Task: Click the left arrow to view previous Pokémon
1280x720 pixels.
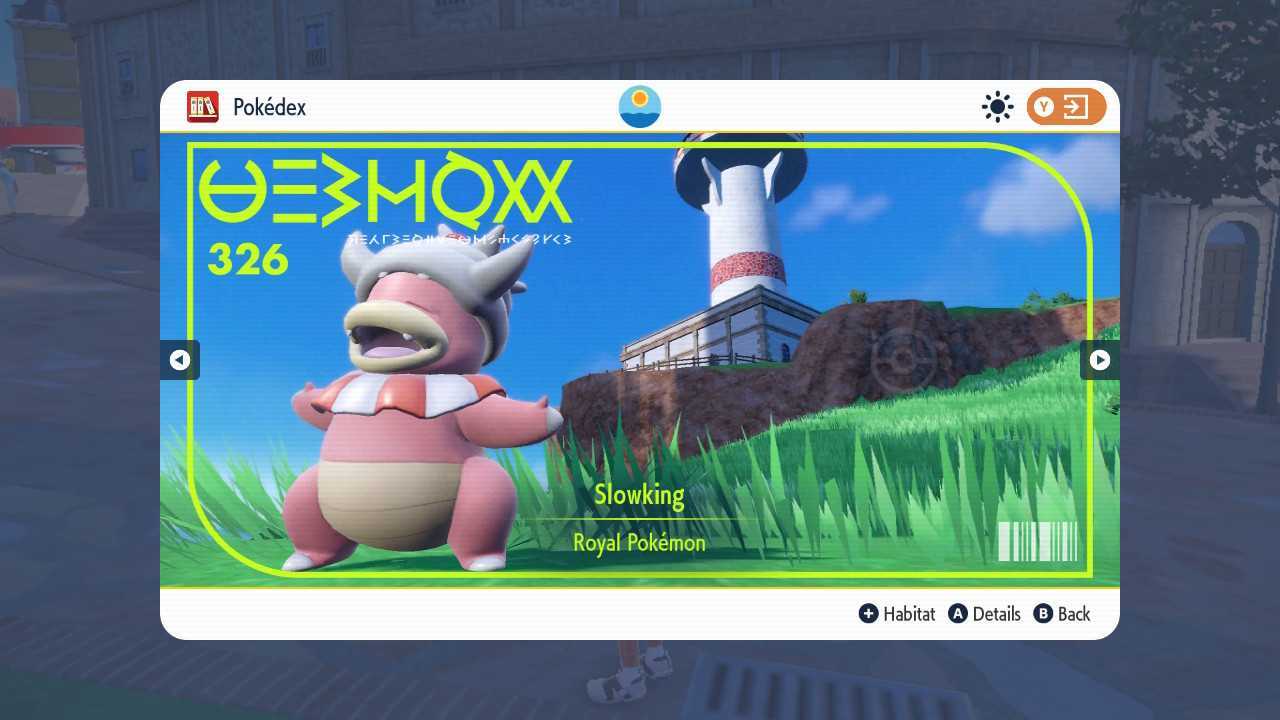Action: click(x=180, y=360)
